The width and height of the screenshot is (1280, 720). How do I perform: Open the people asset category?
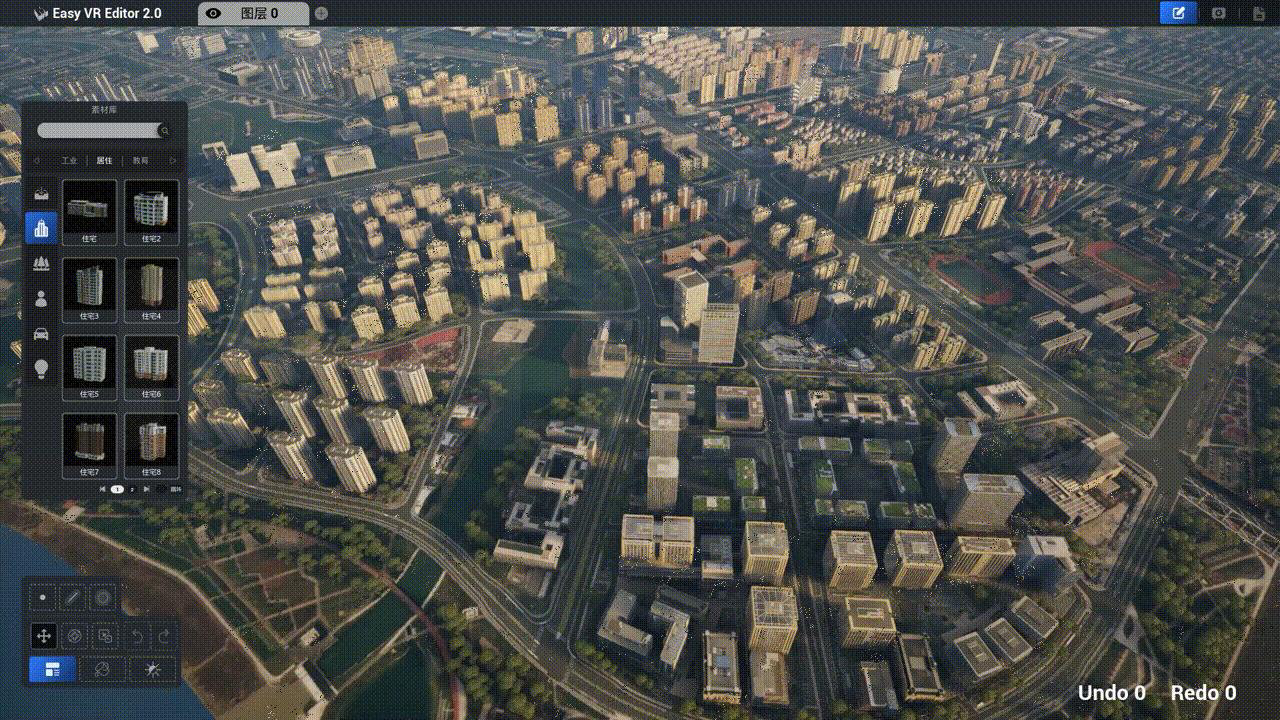point(41,298)
